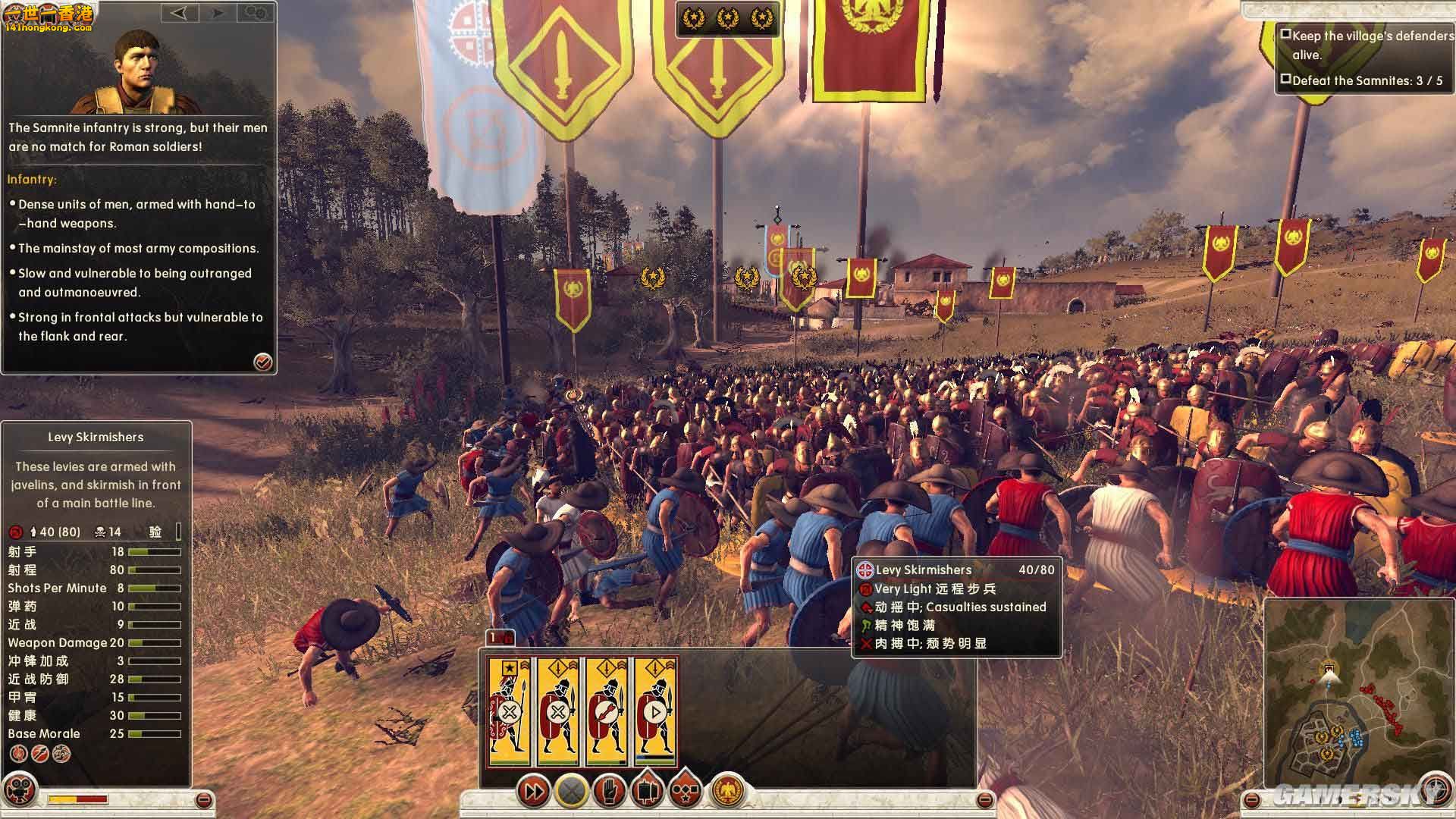Image resolution: width=1456 pixels, height=819 pixels.
Task: Open the game menu via the Roman eagle coin
Action: 728,790
